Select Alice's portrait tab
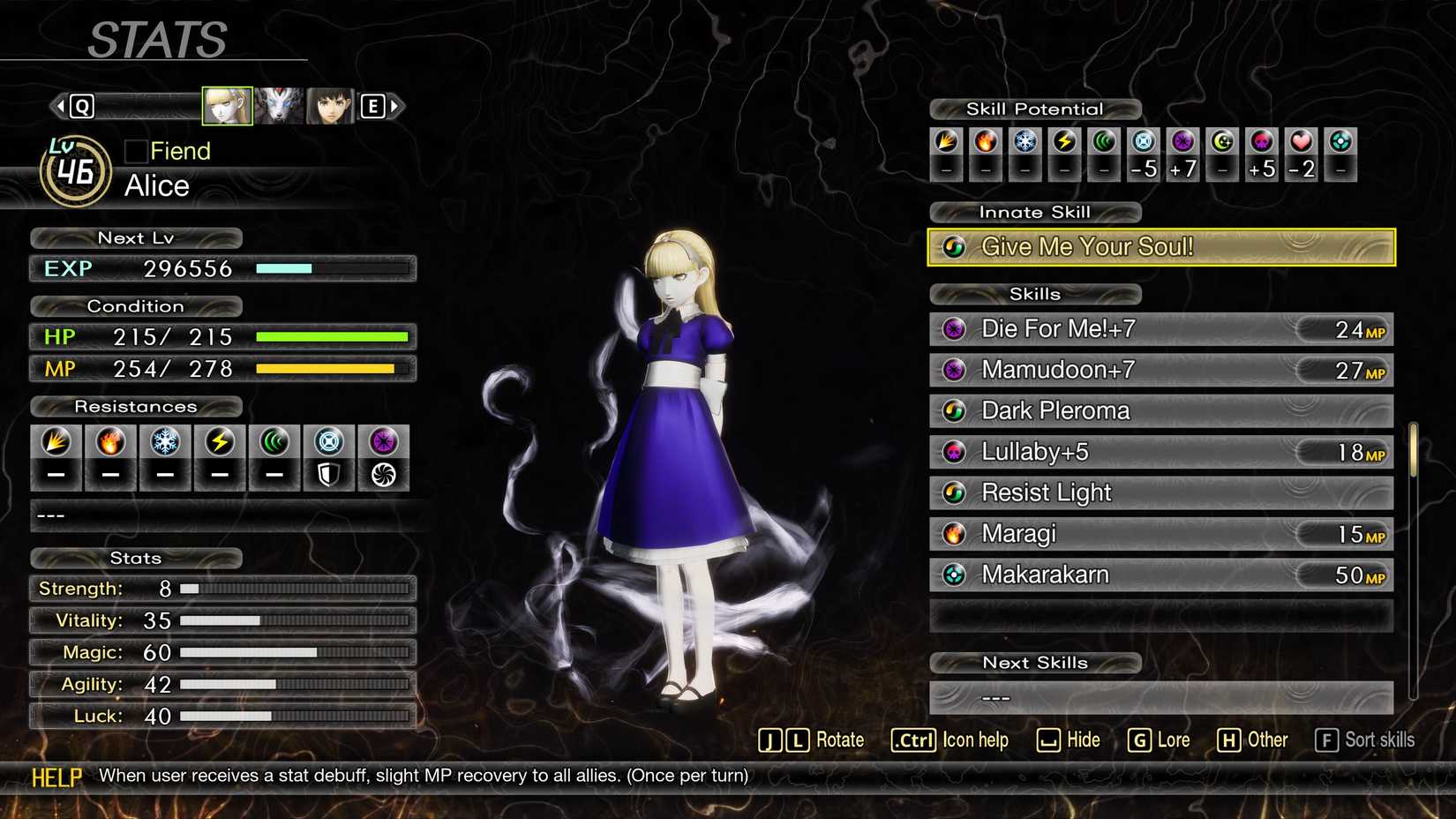 coord(227,104)
